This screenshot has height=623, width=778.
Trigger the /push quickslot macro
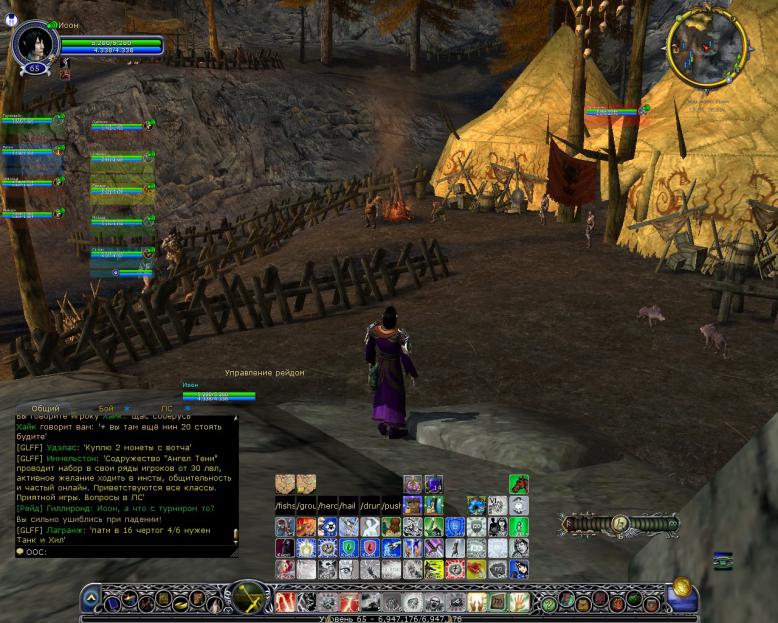(x=391, y=506)
